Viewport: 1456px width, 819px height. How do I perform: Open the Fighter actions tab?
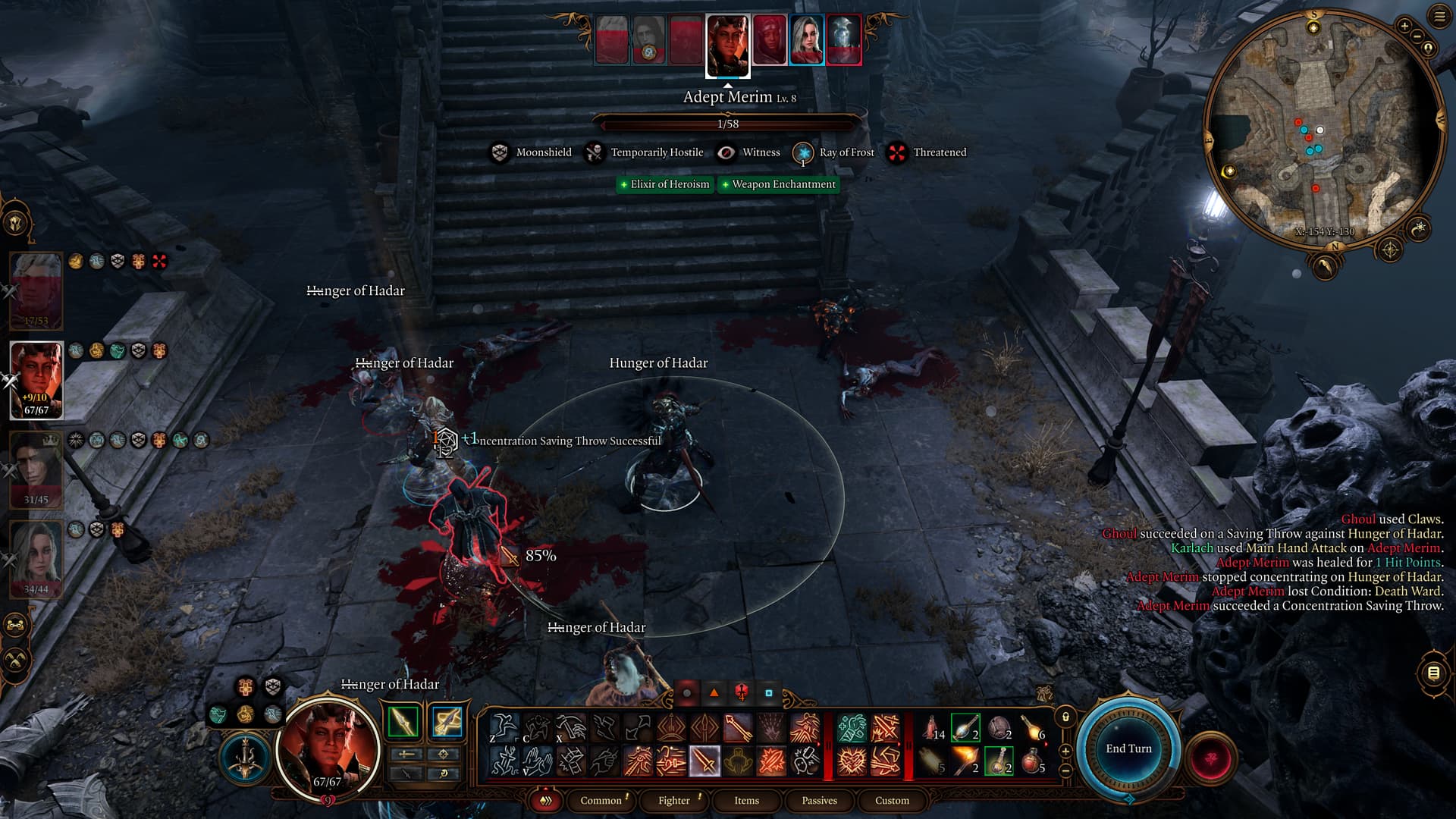click(x=673, y=800)
